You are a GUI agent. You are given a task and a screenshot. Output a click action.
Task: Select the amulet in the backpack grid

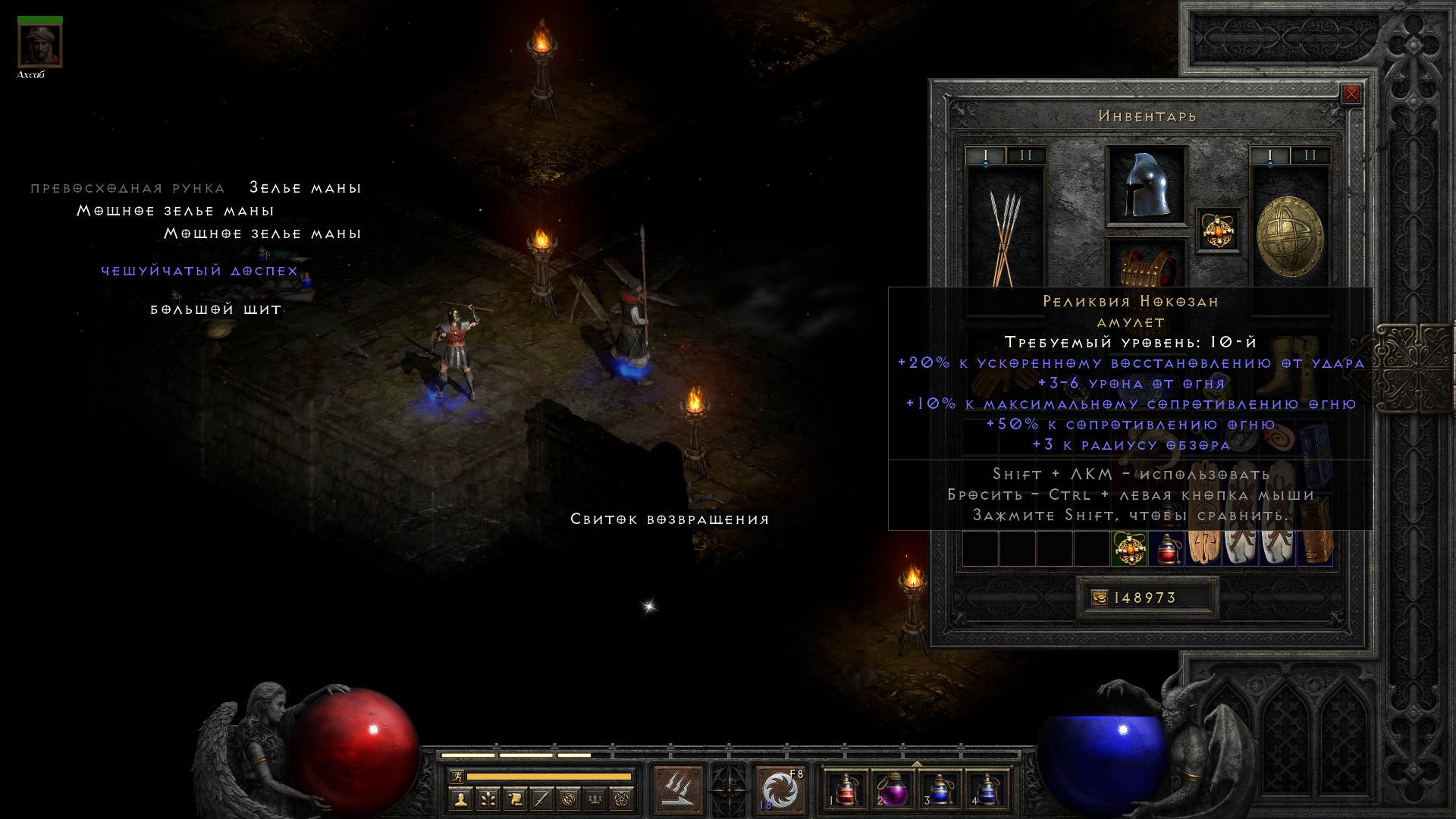[1129, 549]
